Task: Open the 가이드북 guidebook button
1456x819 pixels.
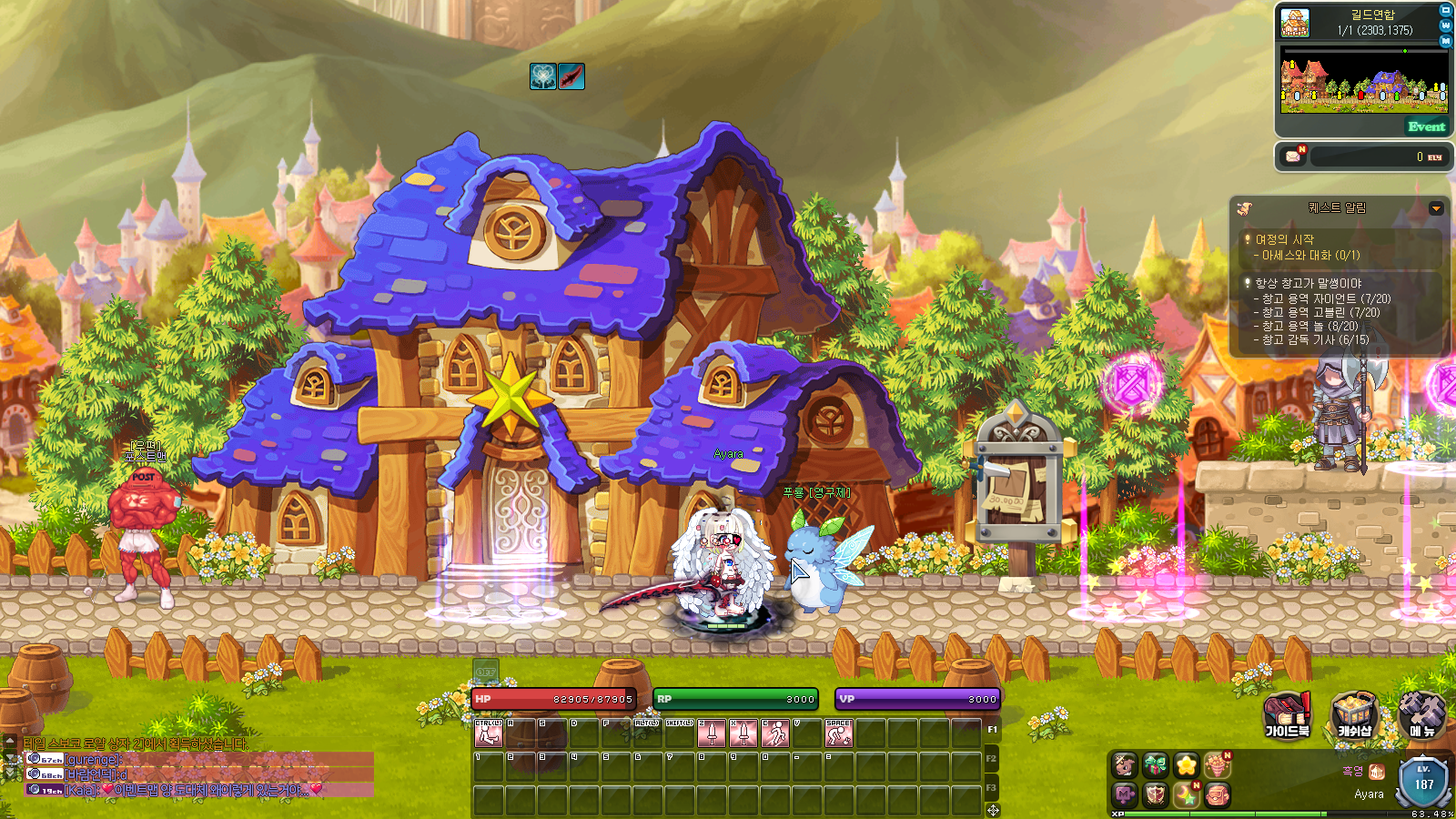Action: (x=1287, y=715)
